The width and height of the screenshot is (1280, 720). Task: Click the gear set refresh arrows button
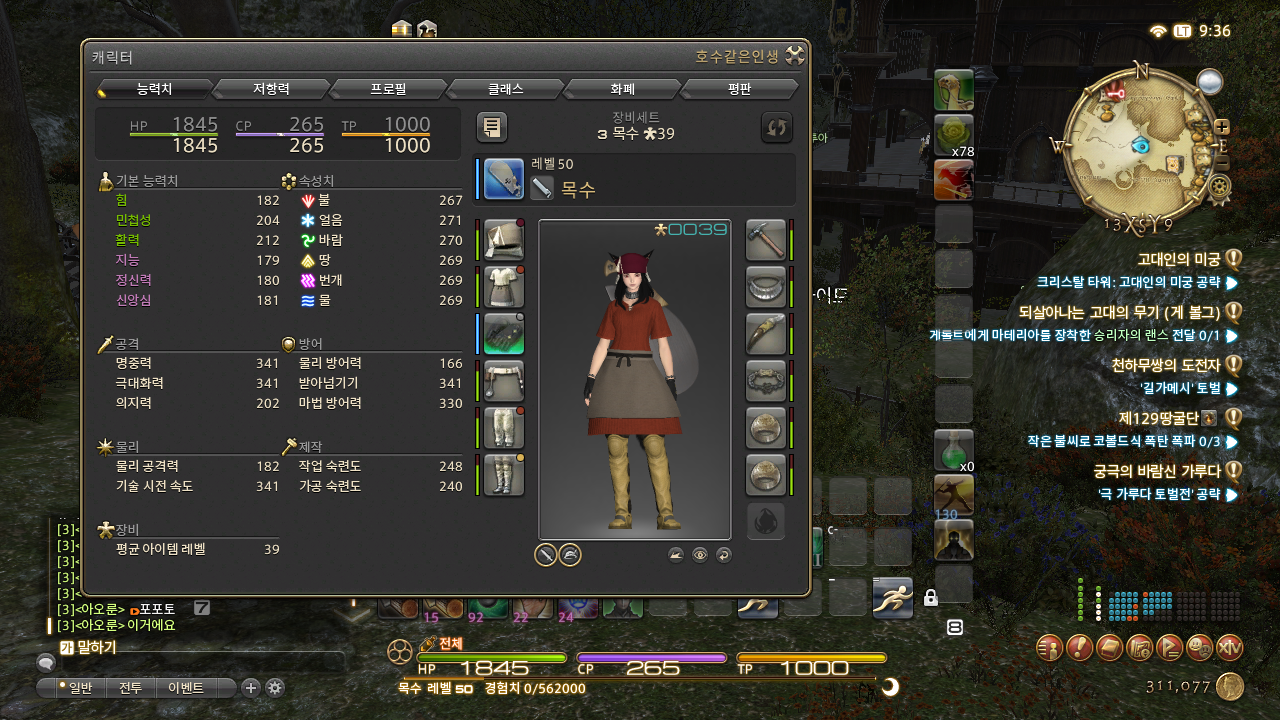(x=776, y=127)
